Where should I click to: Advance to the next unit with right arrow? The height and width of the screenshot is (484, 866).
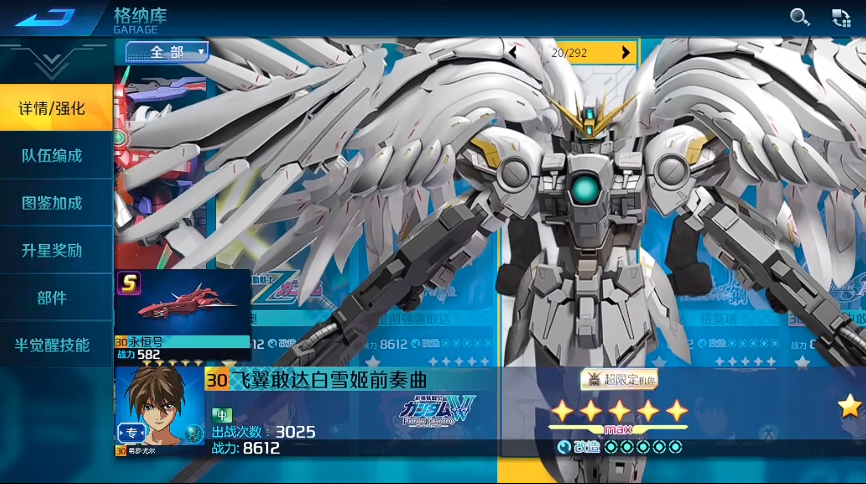coord(627,52)
